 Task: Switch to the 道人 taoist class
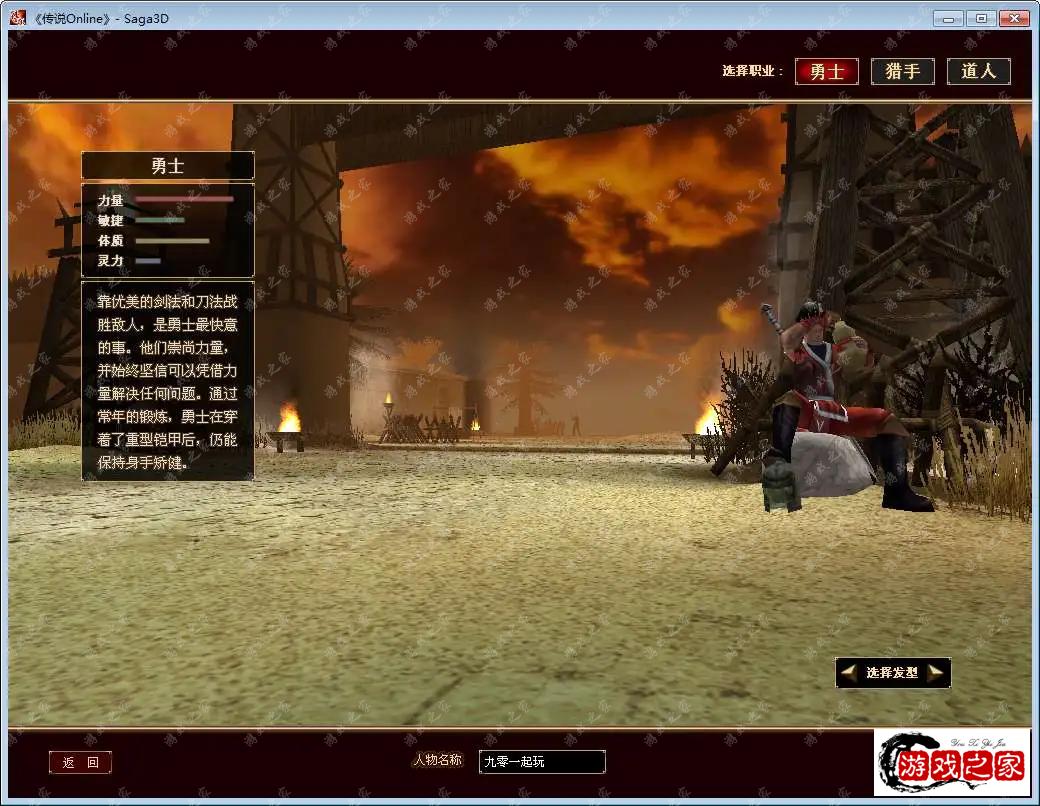979,72
